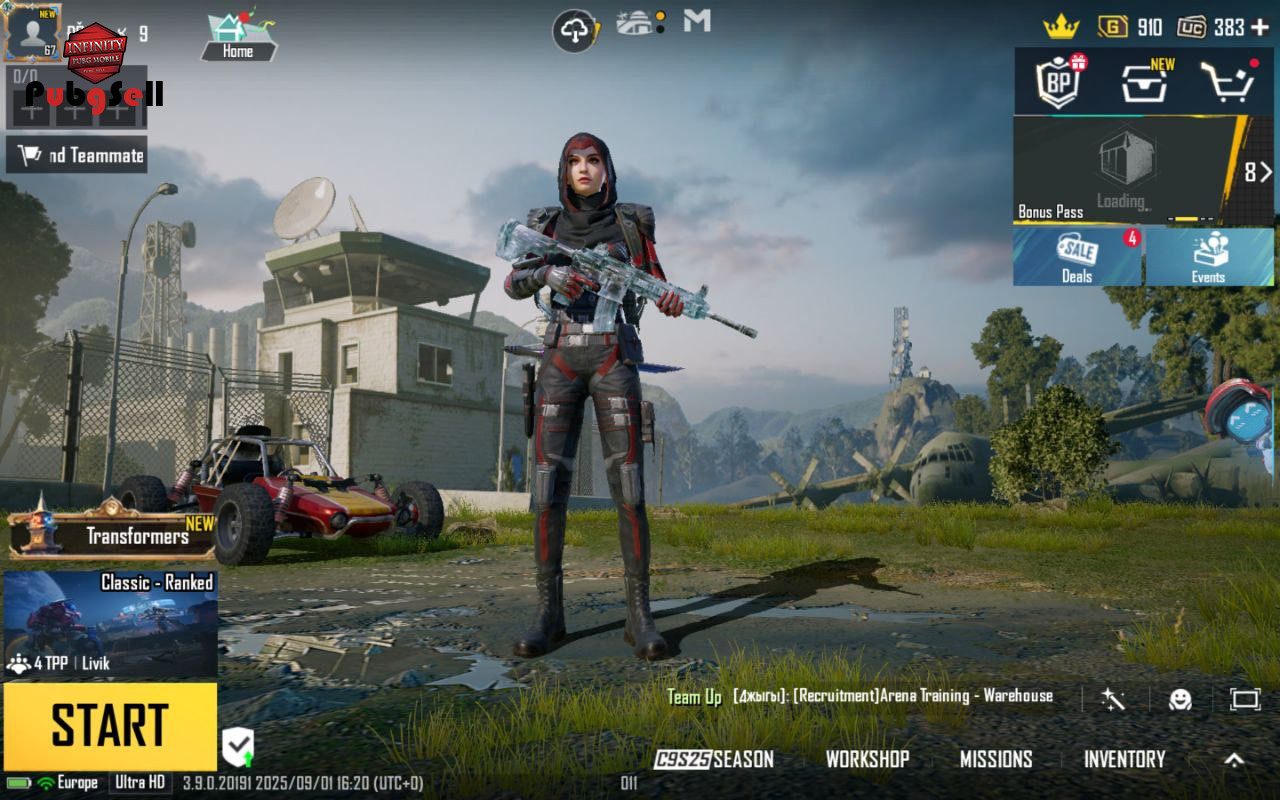This screenshot has width=1280, height=800.
Task: Open the Classic - Ranked mode selector
Action: point(110,625)
